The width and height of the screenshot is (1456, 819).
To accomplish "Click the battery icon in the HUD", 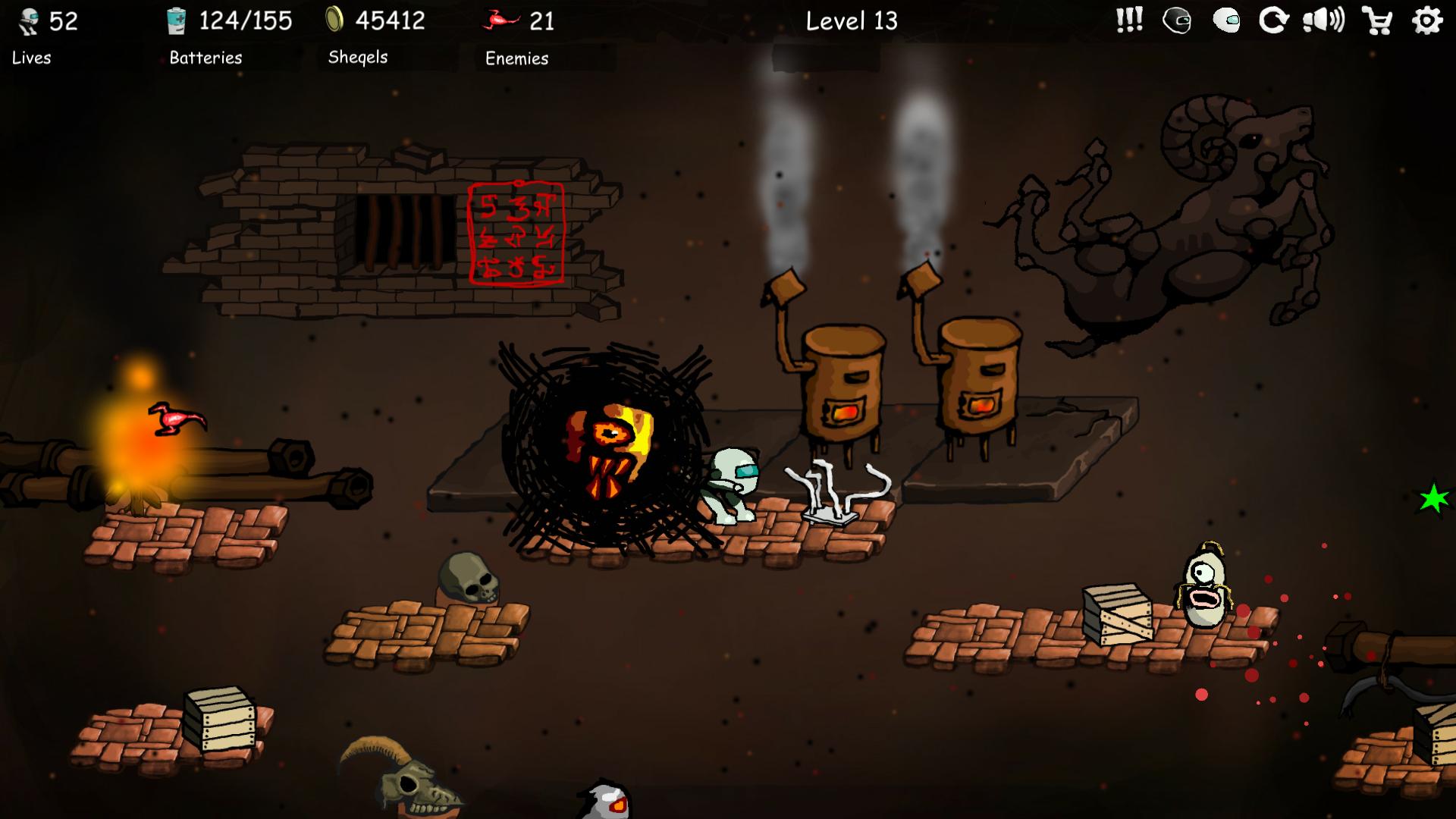I will click(x=176, y=21).
